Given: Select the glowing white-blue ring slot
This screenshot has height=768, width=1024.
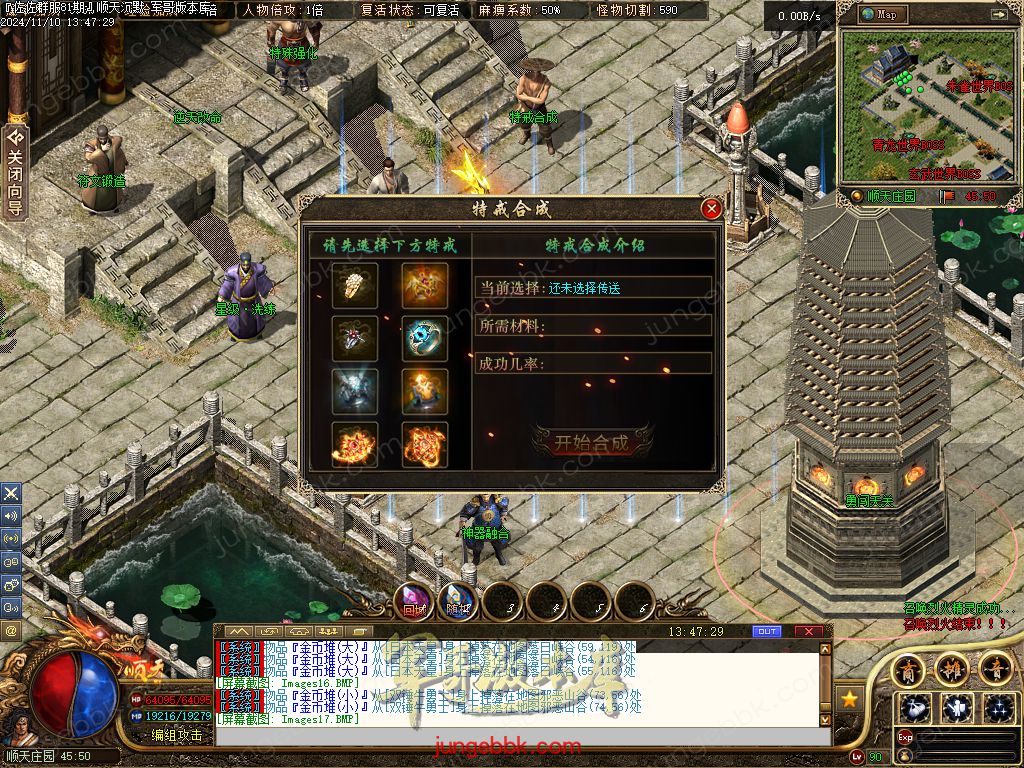Looking at the screenshot, I should pos(355,391).
